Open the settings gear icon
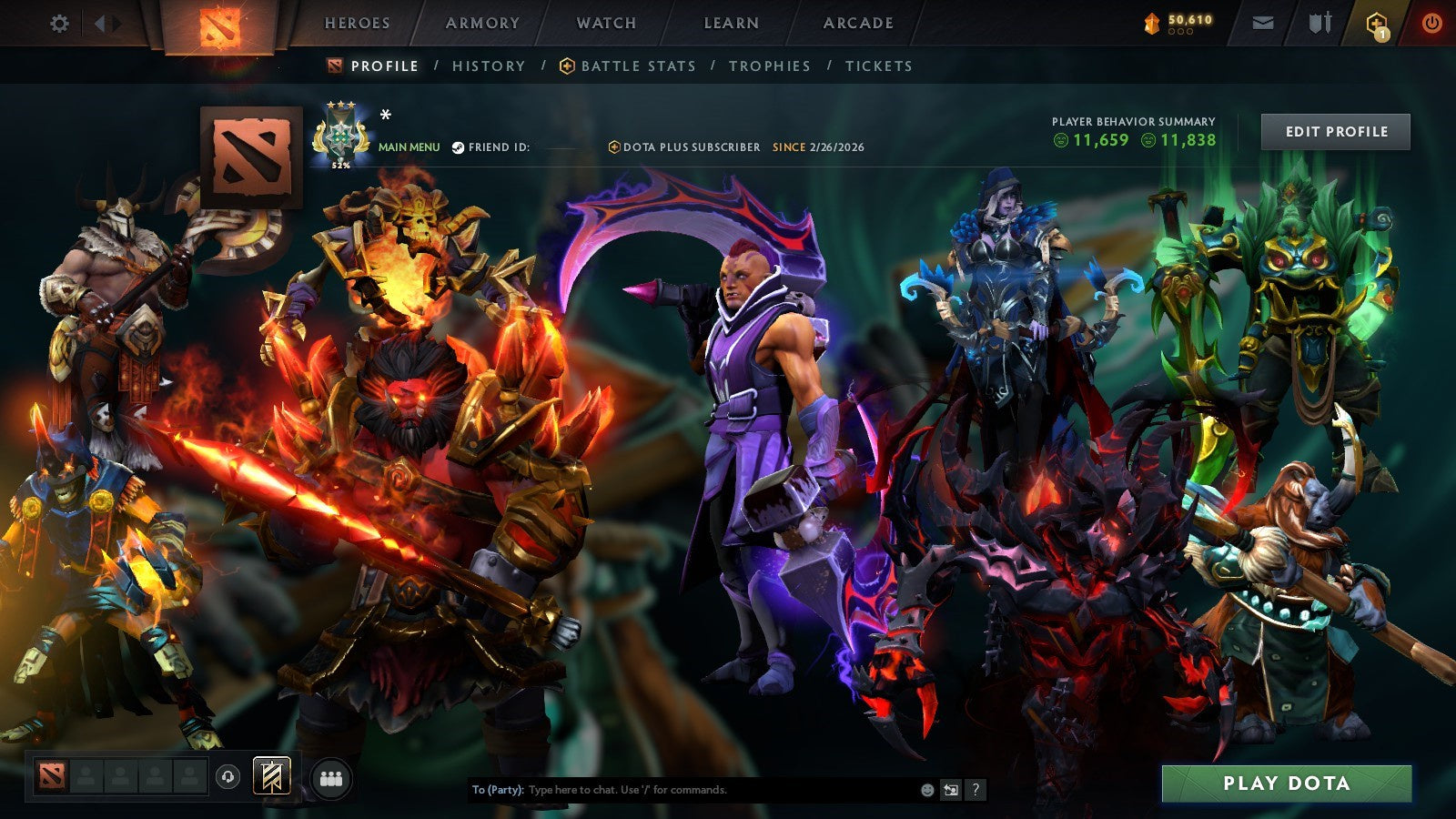 60,23
